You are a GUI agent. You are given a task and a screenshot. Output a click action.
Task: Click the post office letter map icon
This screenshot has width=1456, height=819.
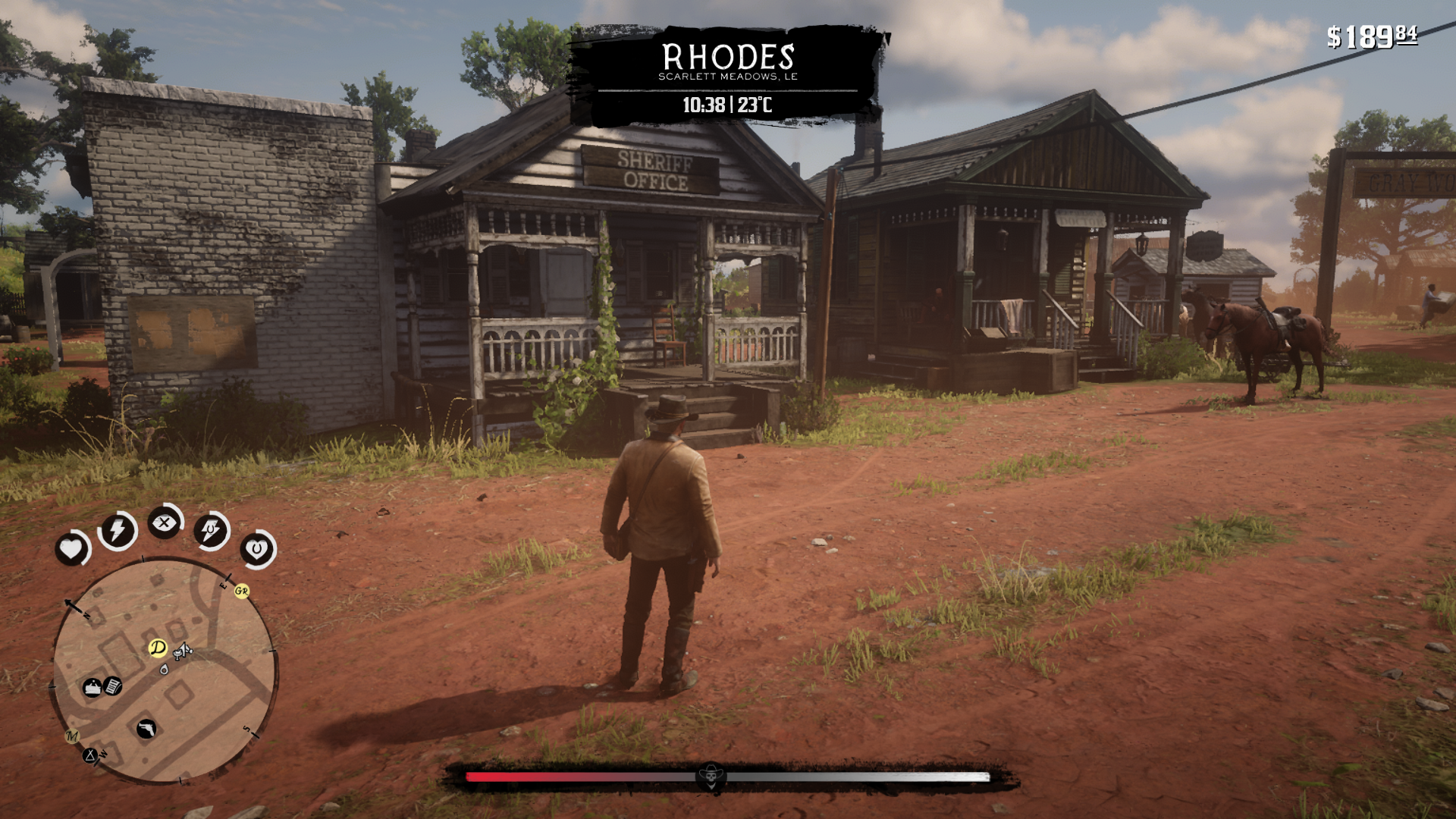[113, 686]
